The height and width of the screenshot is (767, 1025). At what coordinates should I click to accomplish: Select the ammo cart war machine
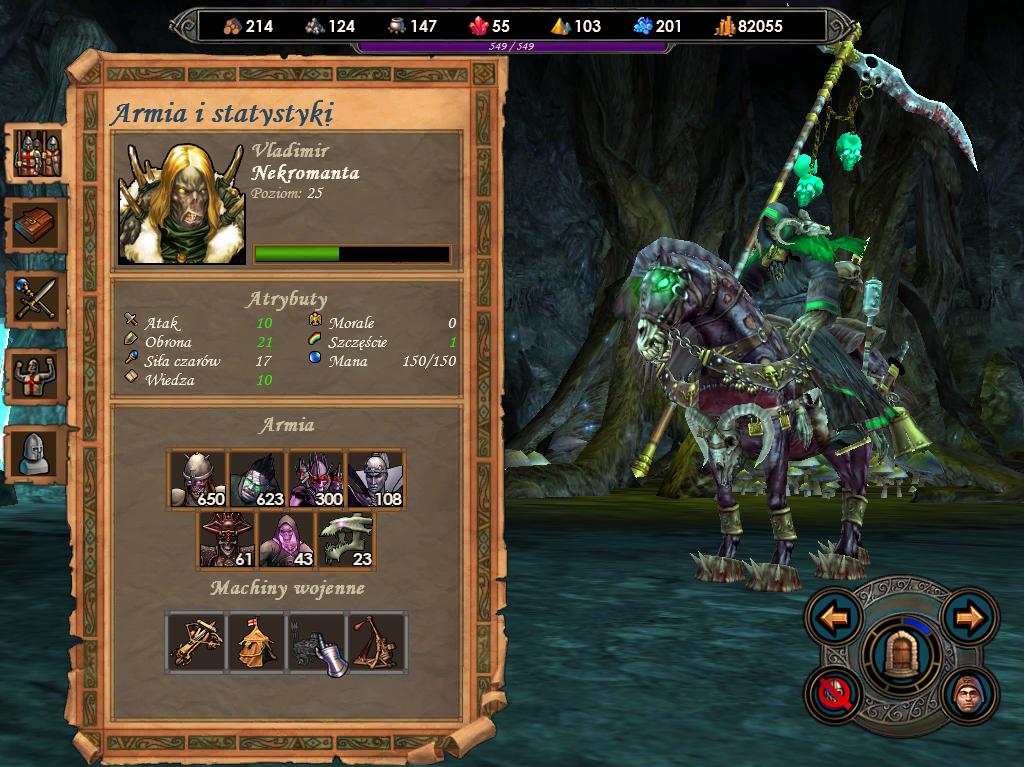coord(316,641)
